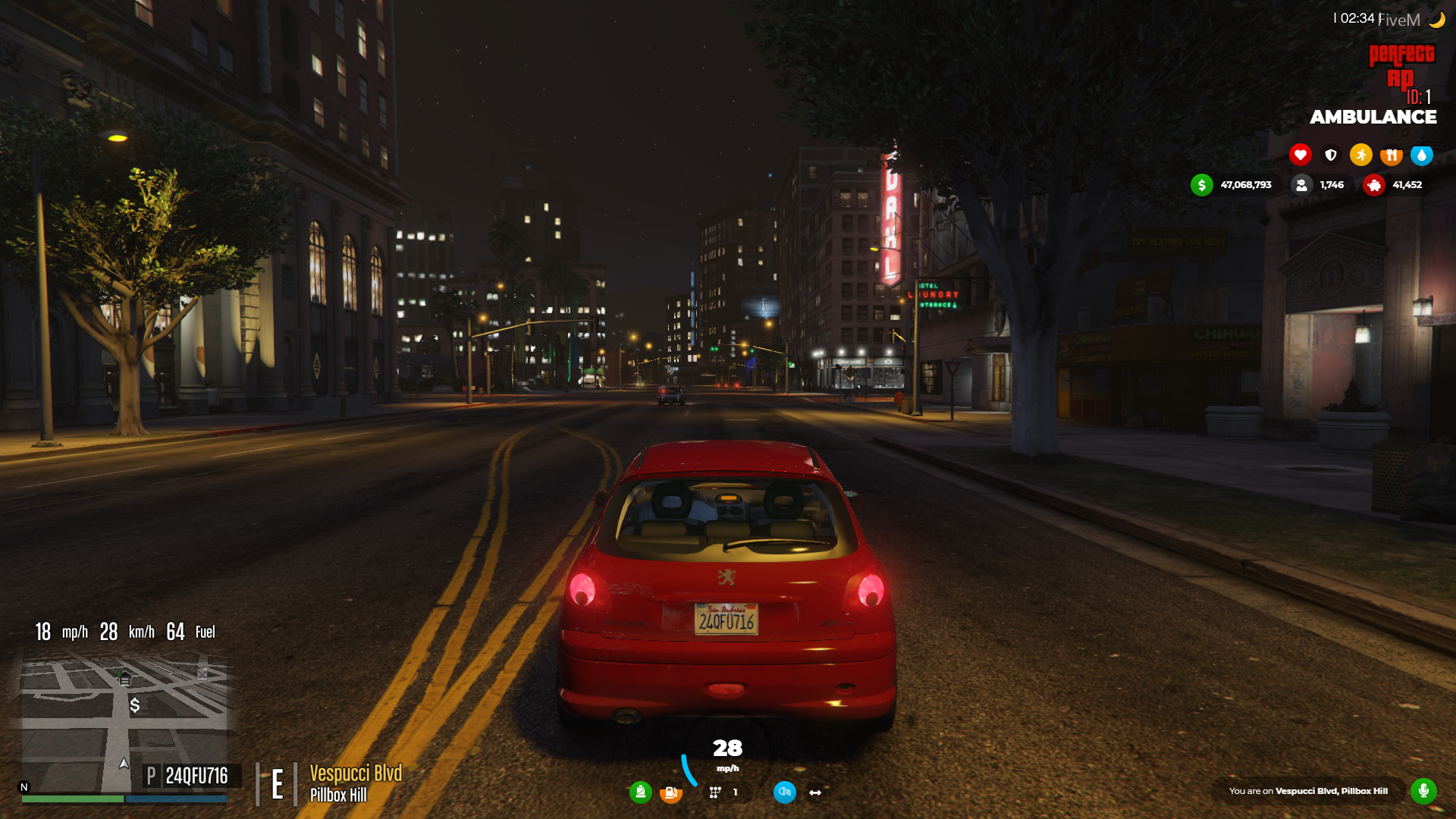Click the blue thirst water-drop icon

click(1422, 155)
